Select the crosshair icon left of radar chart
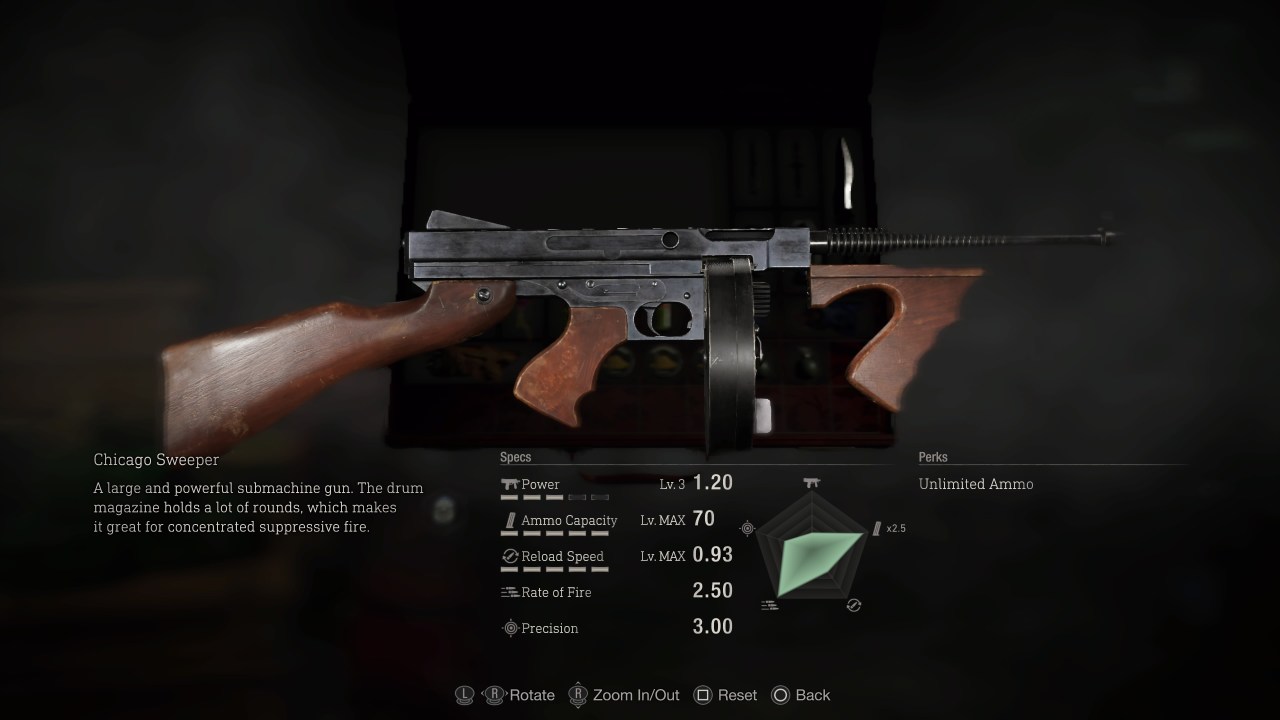Viewport: 1280px width, 720px height. tap(746, 527)
